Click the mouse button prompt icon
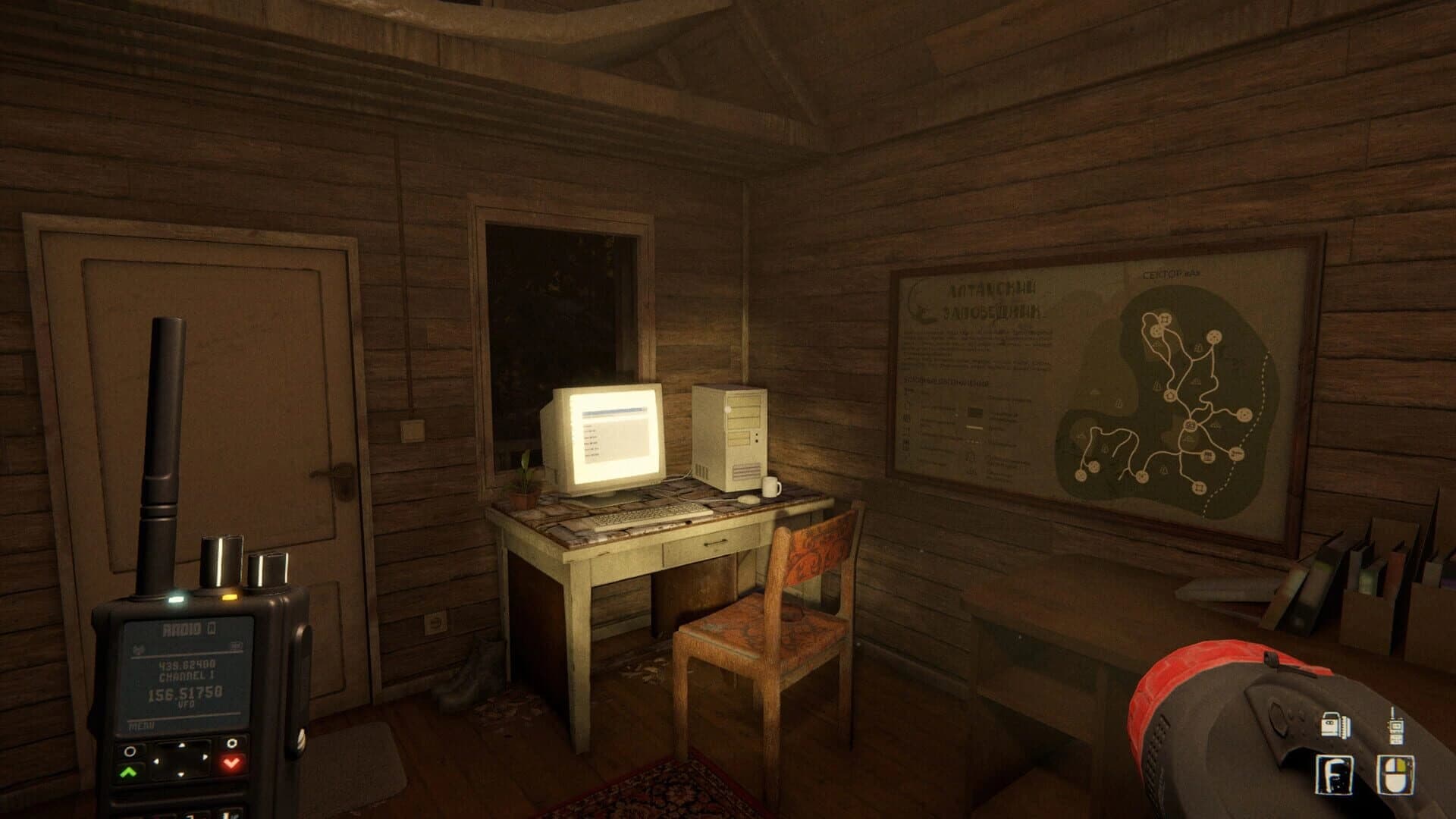This screenshot has width=1456, height=819. pyautogui.click(x=1395, y=773)
